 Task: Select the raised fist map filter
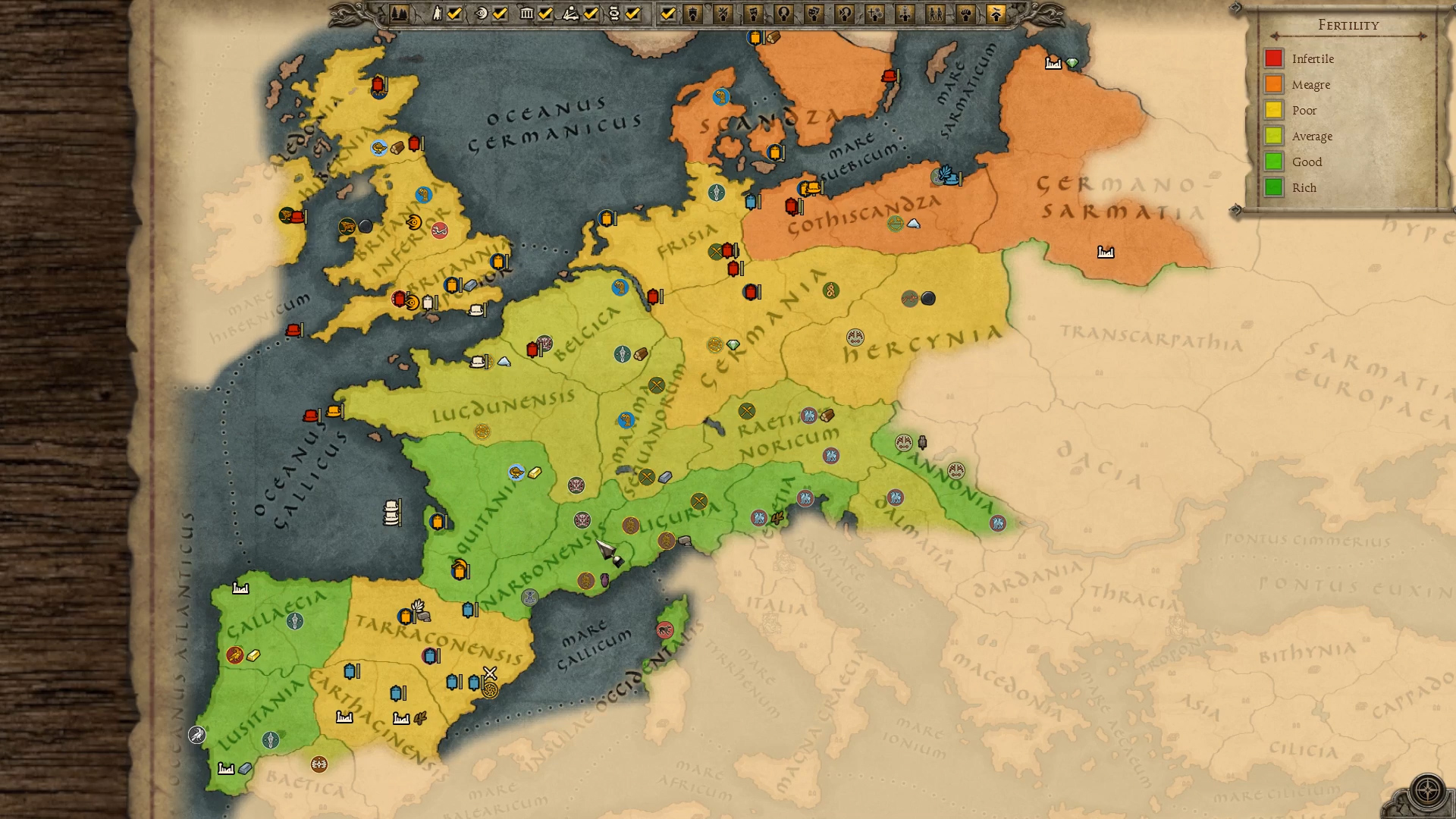[965, 14]
